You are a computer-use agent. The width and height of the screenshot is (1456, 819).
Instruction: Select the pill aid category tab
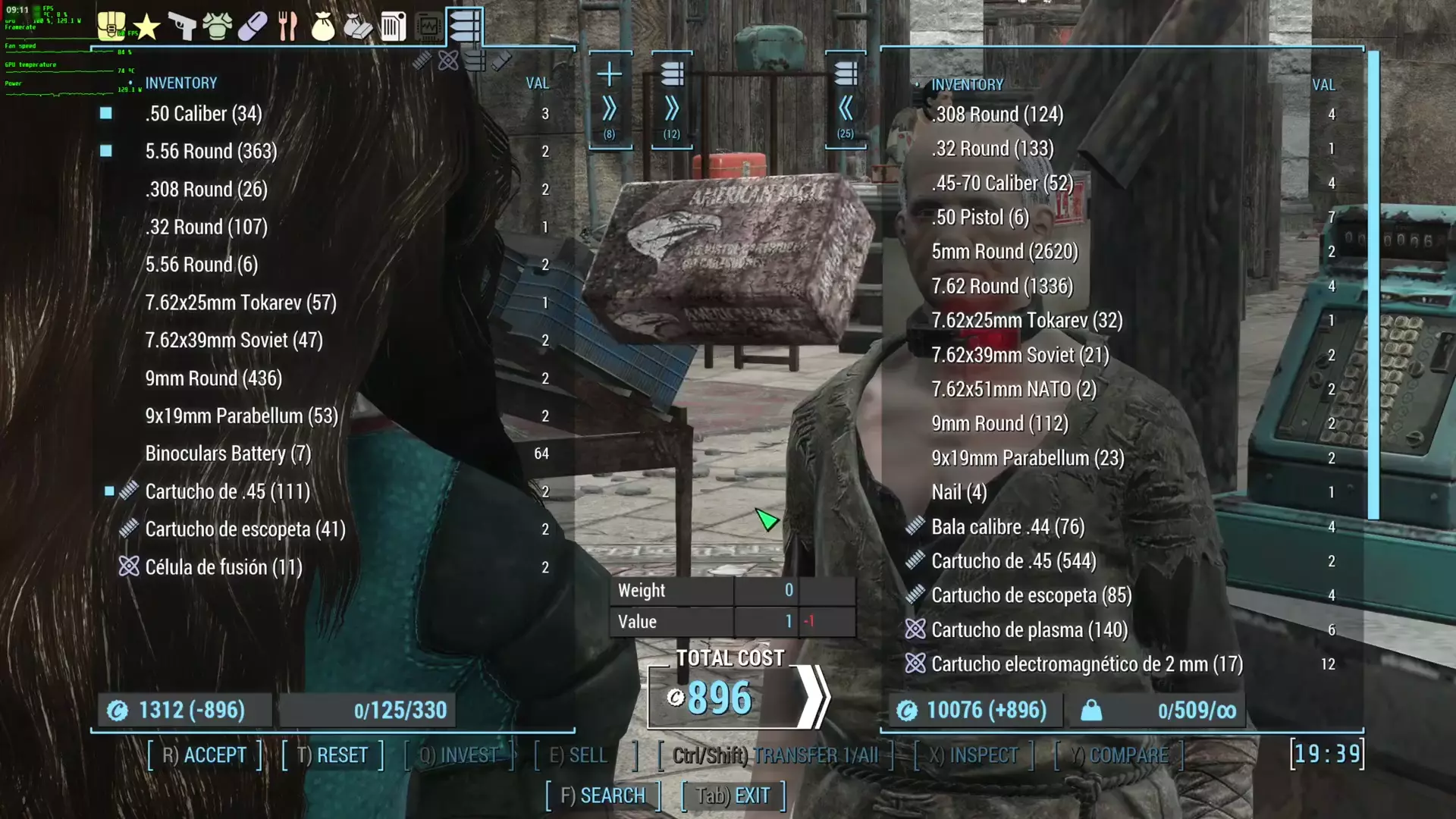click(253, 27)
